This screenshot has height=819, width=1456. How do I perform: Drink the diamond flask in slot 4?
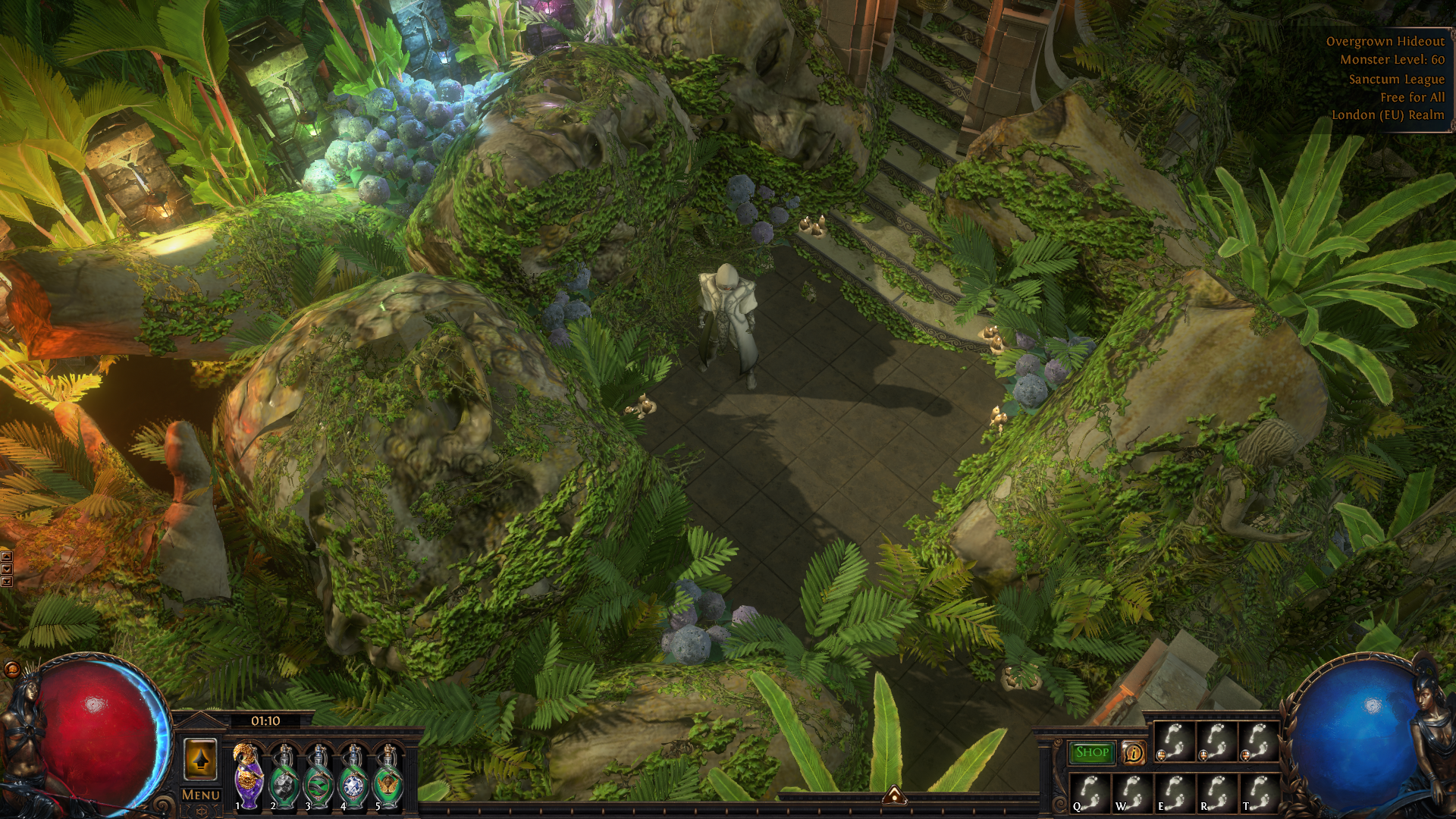[353, 777]
